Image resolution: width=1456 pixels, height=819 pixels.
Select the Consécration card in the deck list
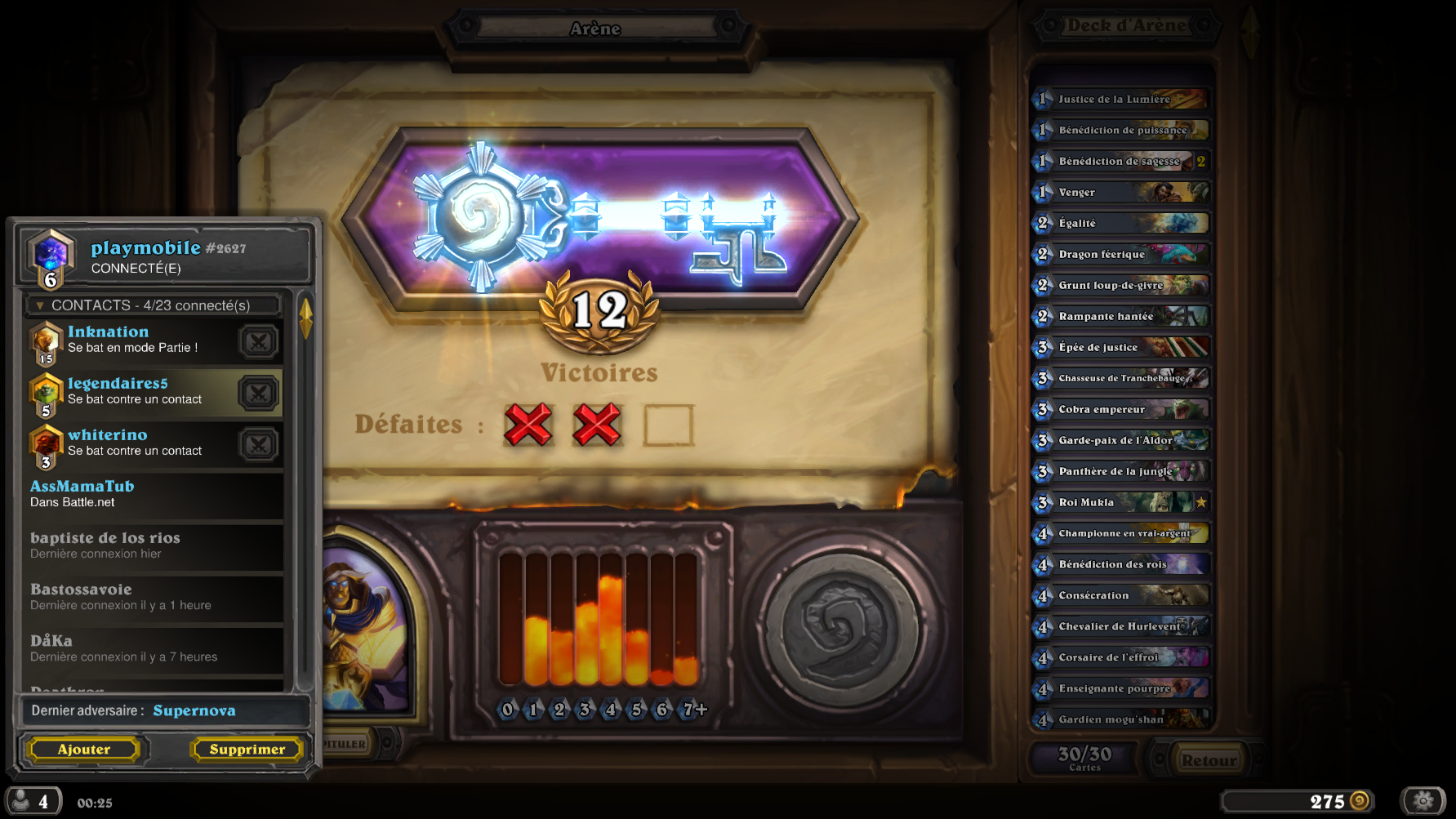(x=1119, y=595)
